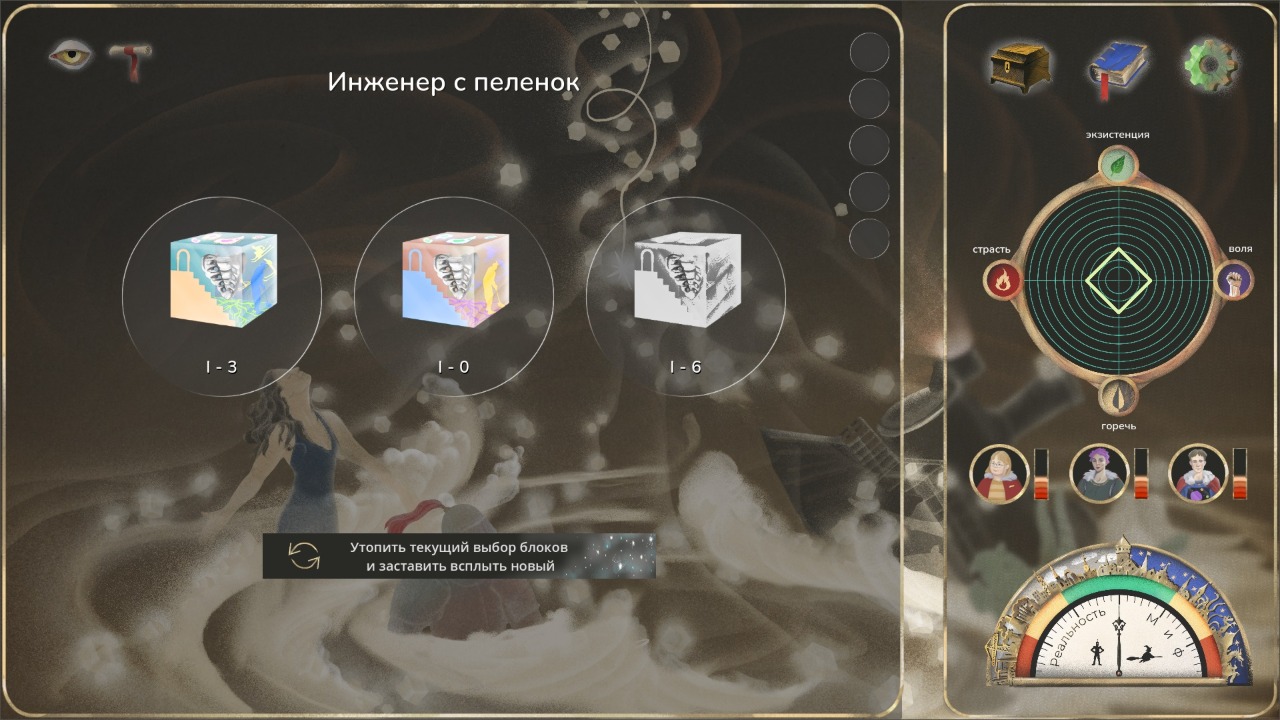Viewport: 1280px width, 720px height.
Task: Open the treasure chest inventory
Action: coord(1020,68)
